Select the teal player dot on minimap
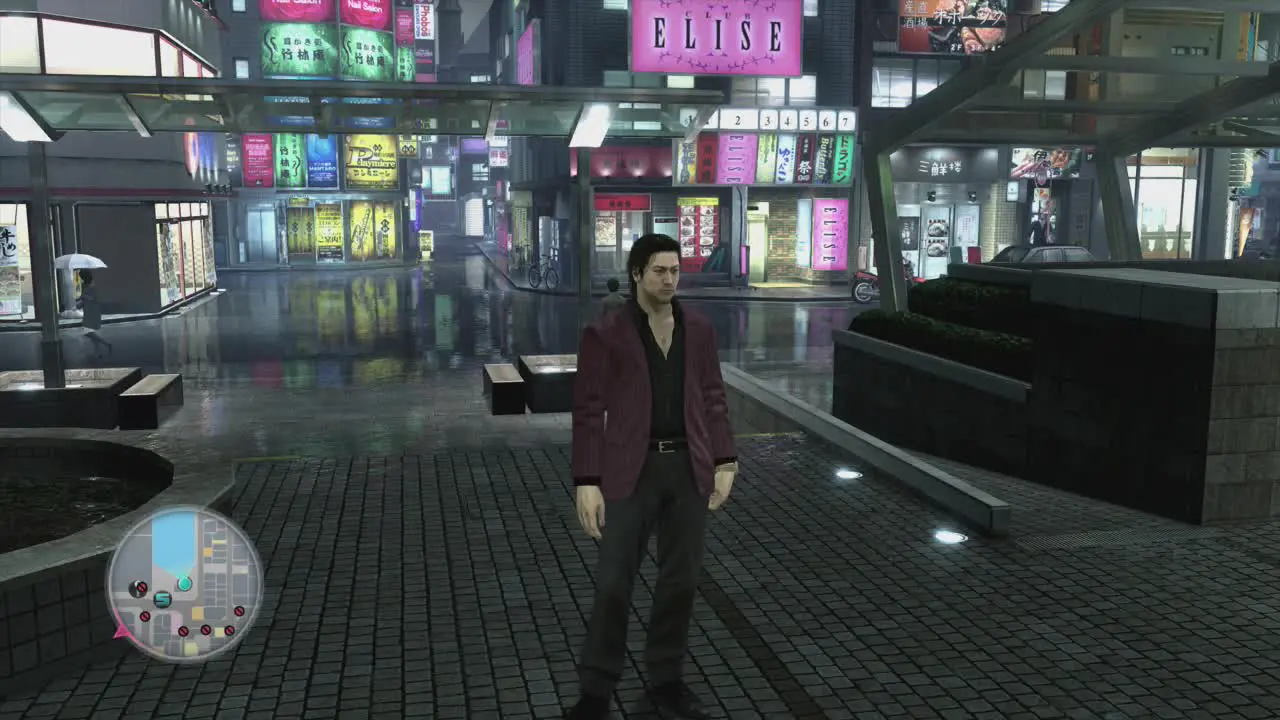The height and width of the screenshot is (720, 1280). coord(184,583)
